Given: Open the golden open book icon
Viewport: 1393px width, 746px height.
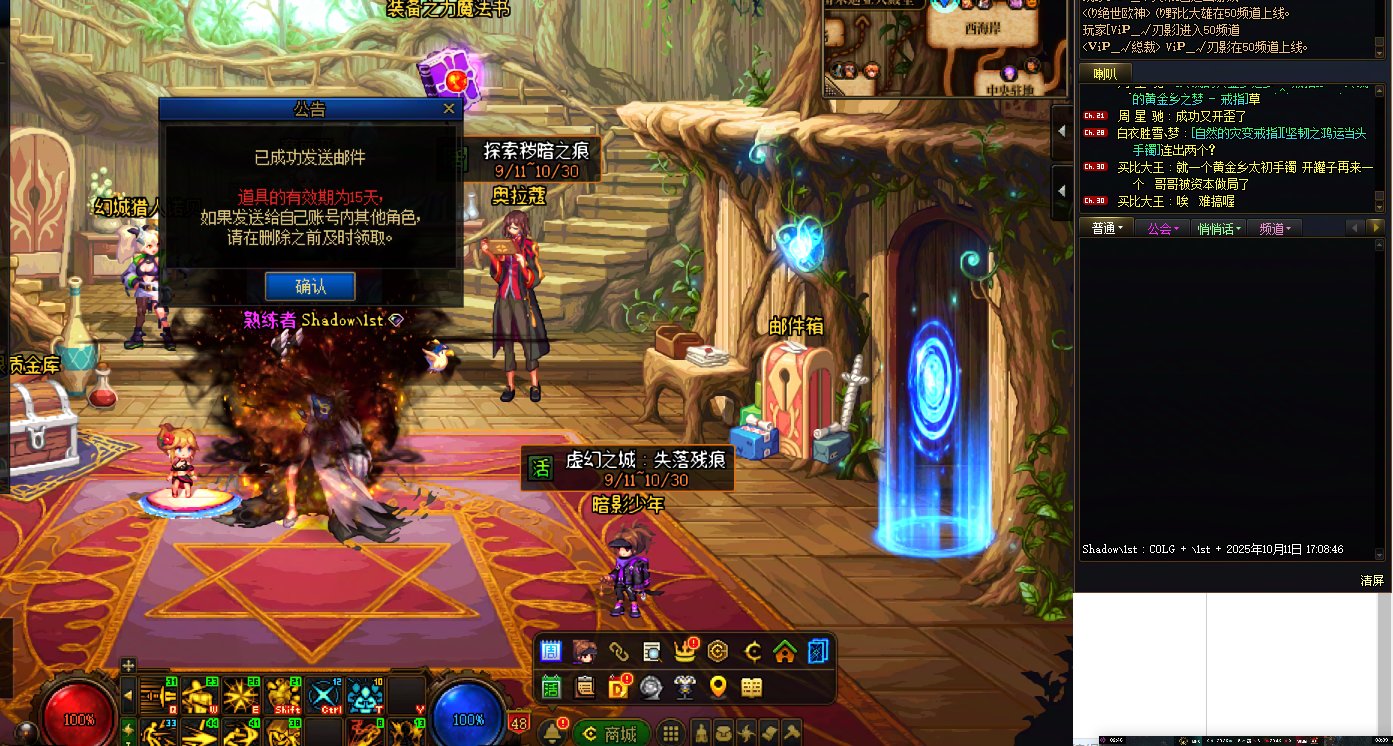Looking at the screenshot, I should (x=751, y=687).
